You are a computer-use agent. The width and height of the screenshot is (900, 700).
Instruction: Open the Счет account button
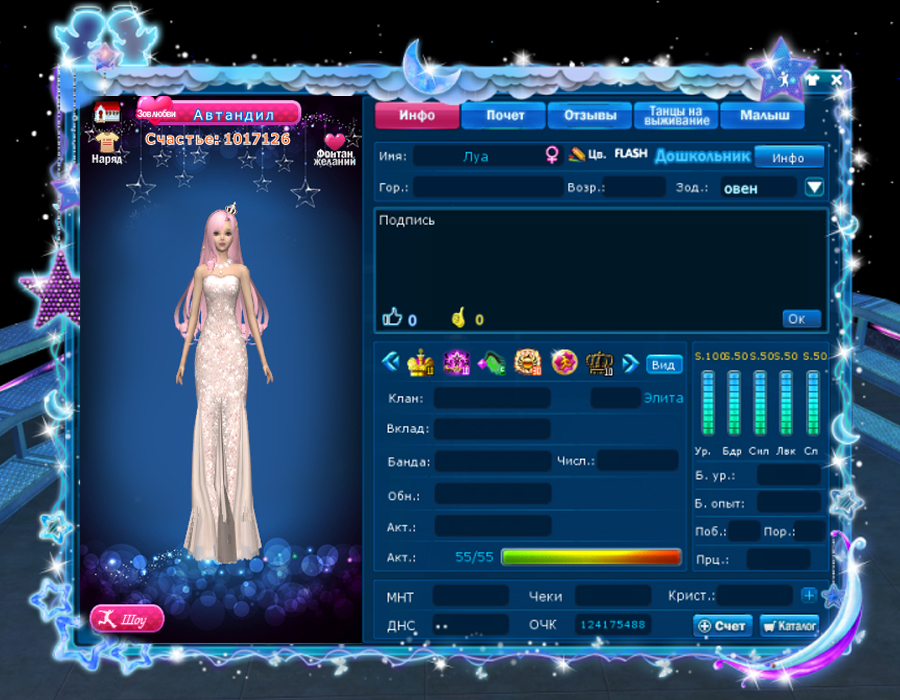(x=722, y=625)
